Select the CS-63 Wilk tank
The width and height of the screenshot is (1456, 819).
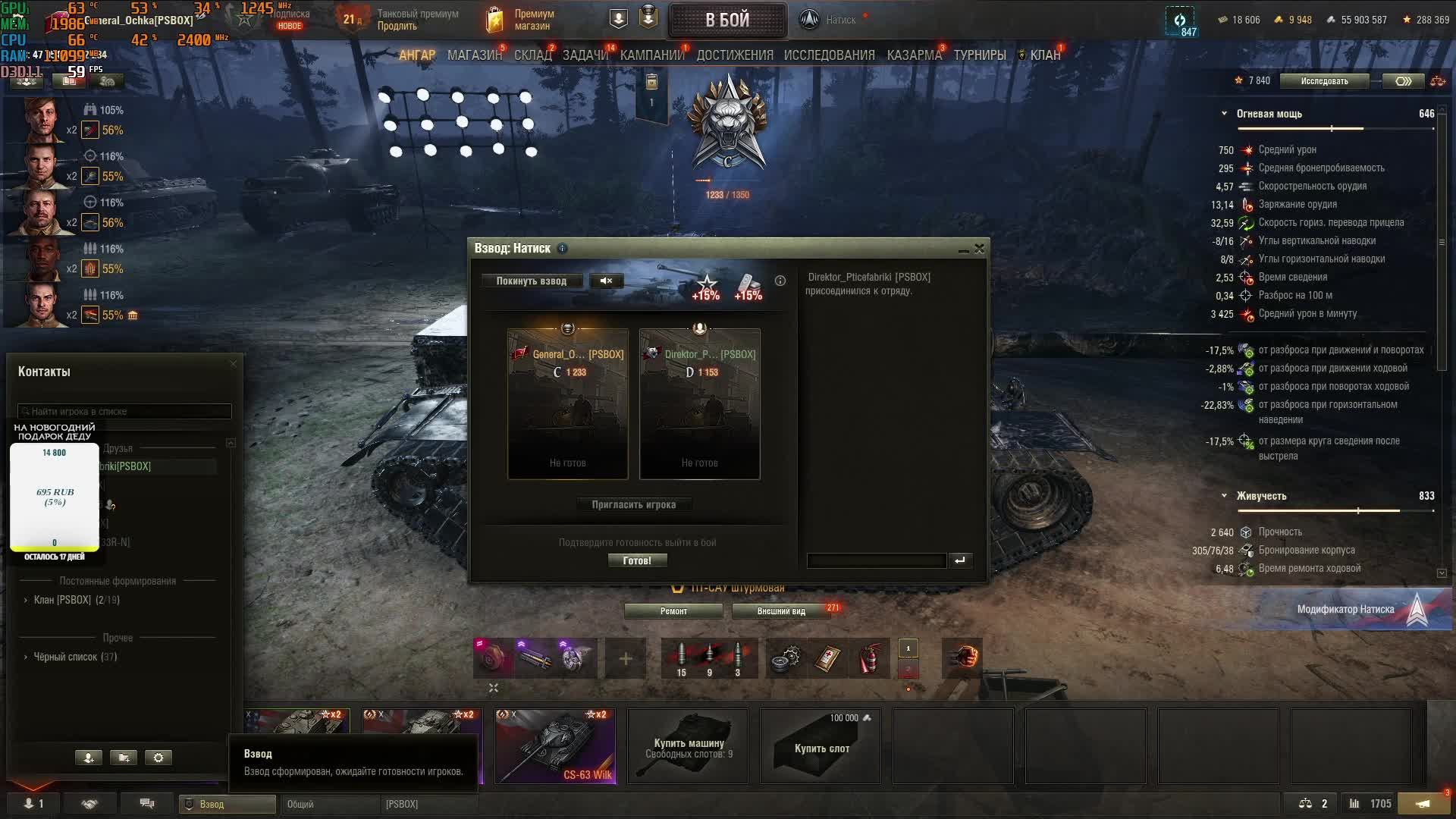point(555,746)
